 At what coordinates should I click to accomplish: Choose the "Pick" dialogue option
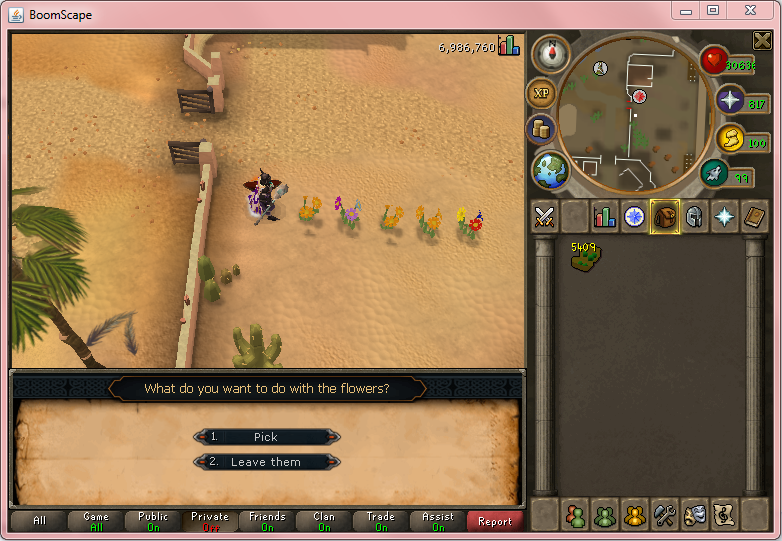pyautogui.click(x=266, y=437)
